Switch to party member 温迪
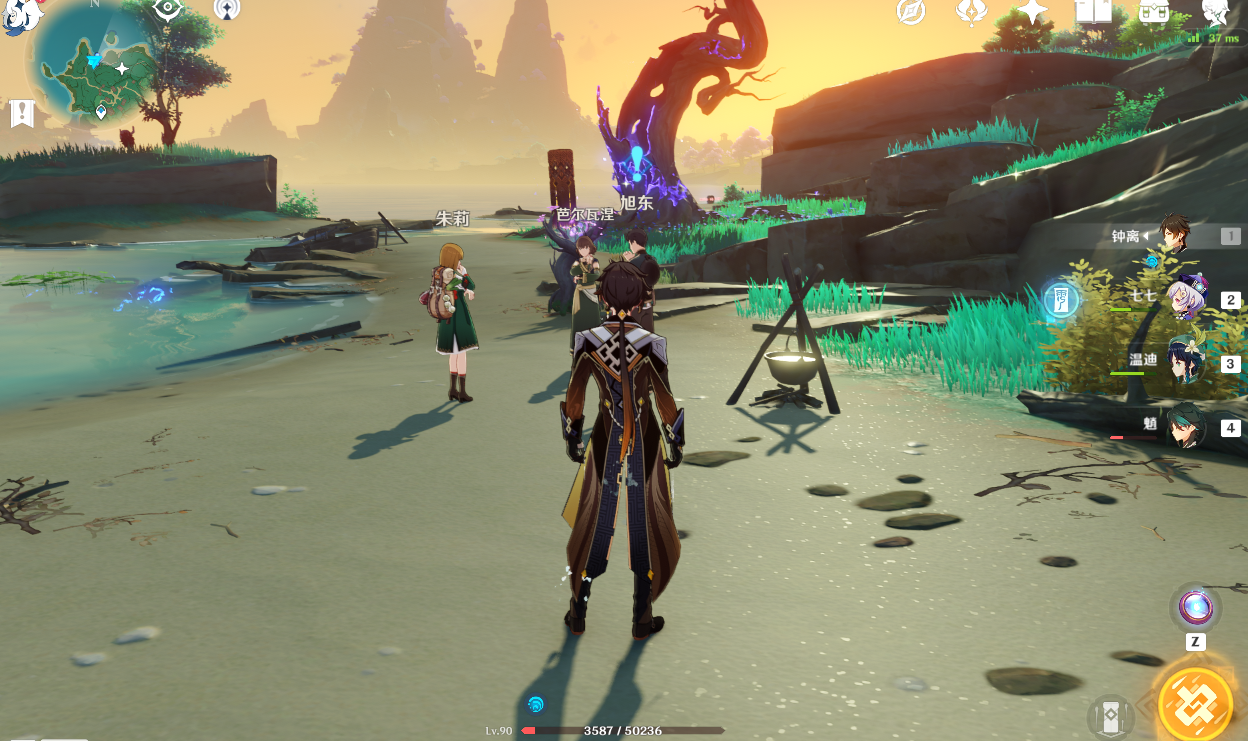1248x741 pixels. coord(1188,362)
